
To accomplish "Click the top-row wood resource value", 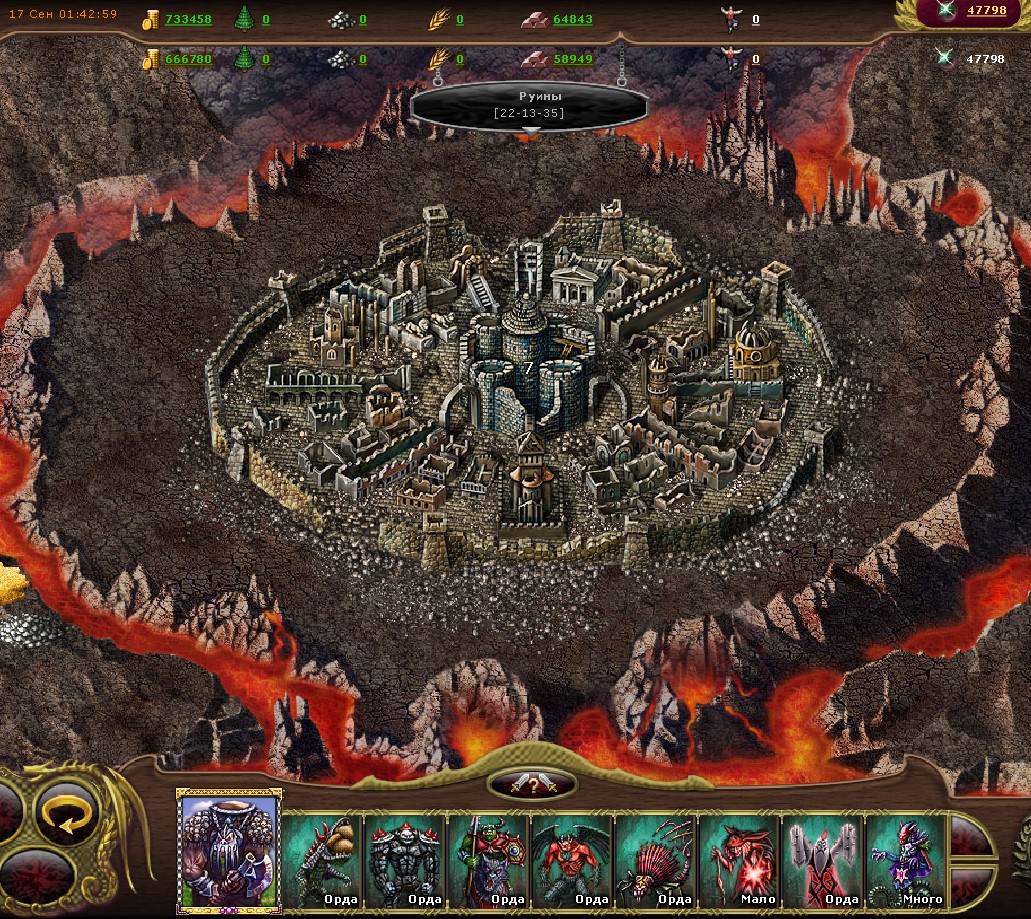I will [x=266, y=19].
